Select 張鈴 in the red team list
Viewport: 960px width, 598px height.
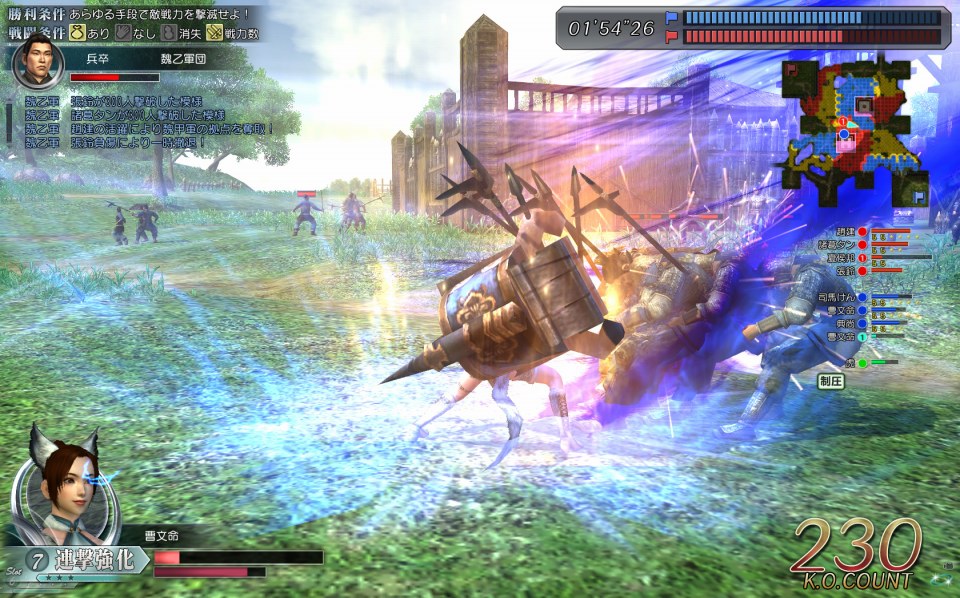pyautogui.click(x=844, y=270)
